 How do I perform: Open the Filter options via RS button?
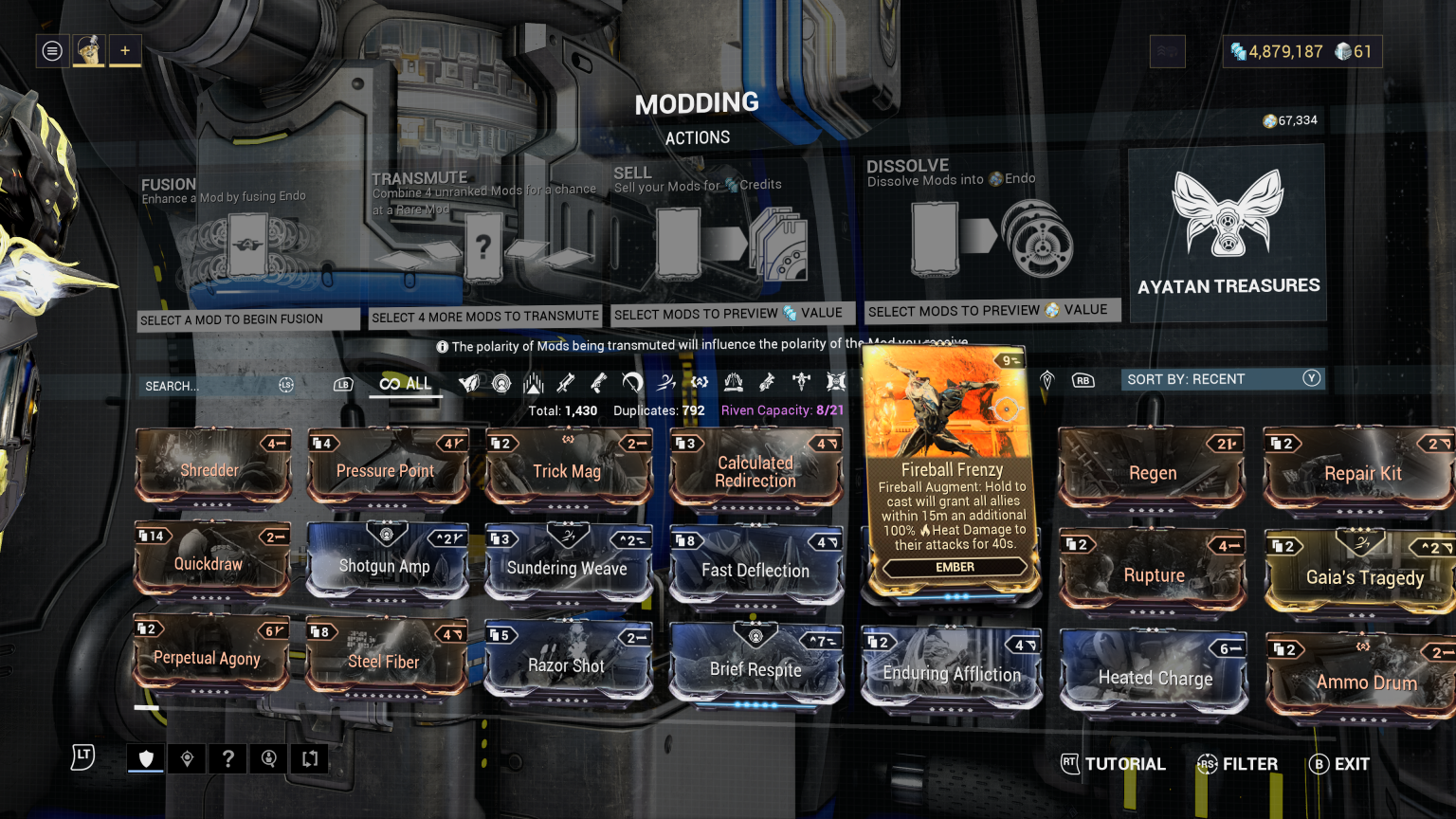(x=1237, y=764)
